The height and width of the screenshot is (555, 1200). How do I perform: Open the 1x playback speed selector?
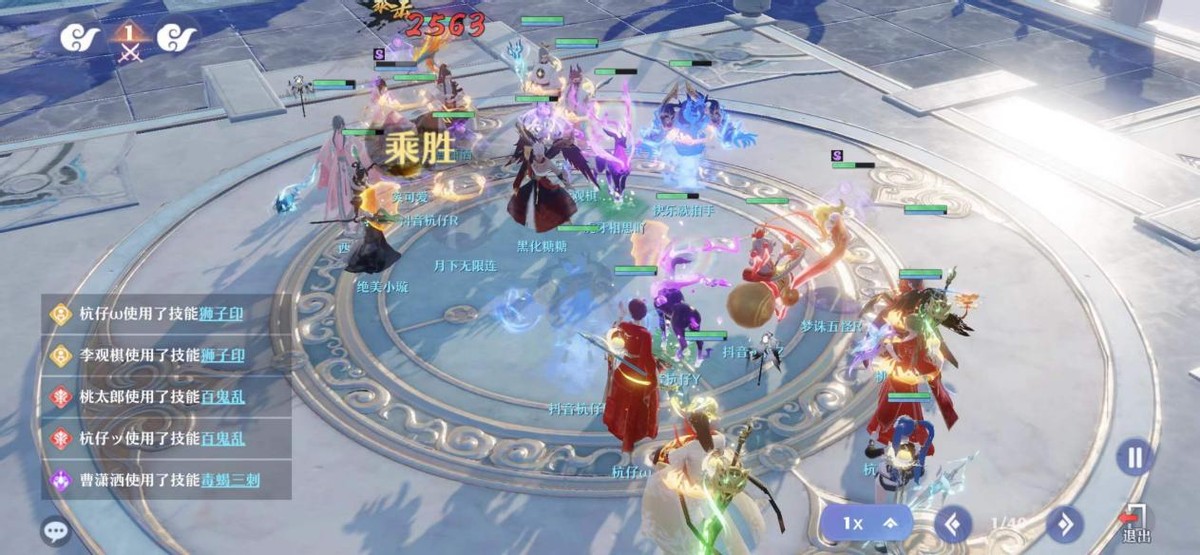click(870, 523)
